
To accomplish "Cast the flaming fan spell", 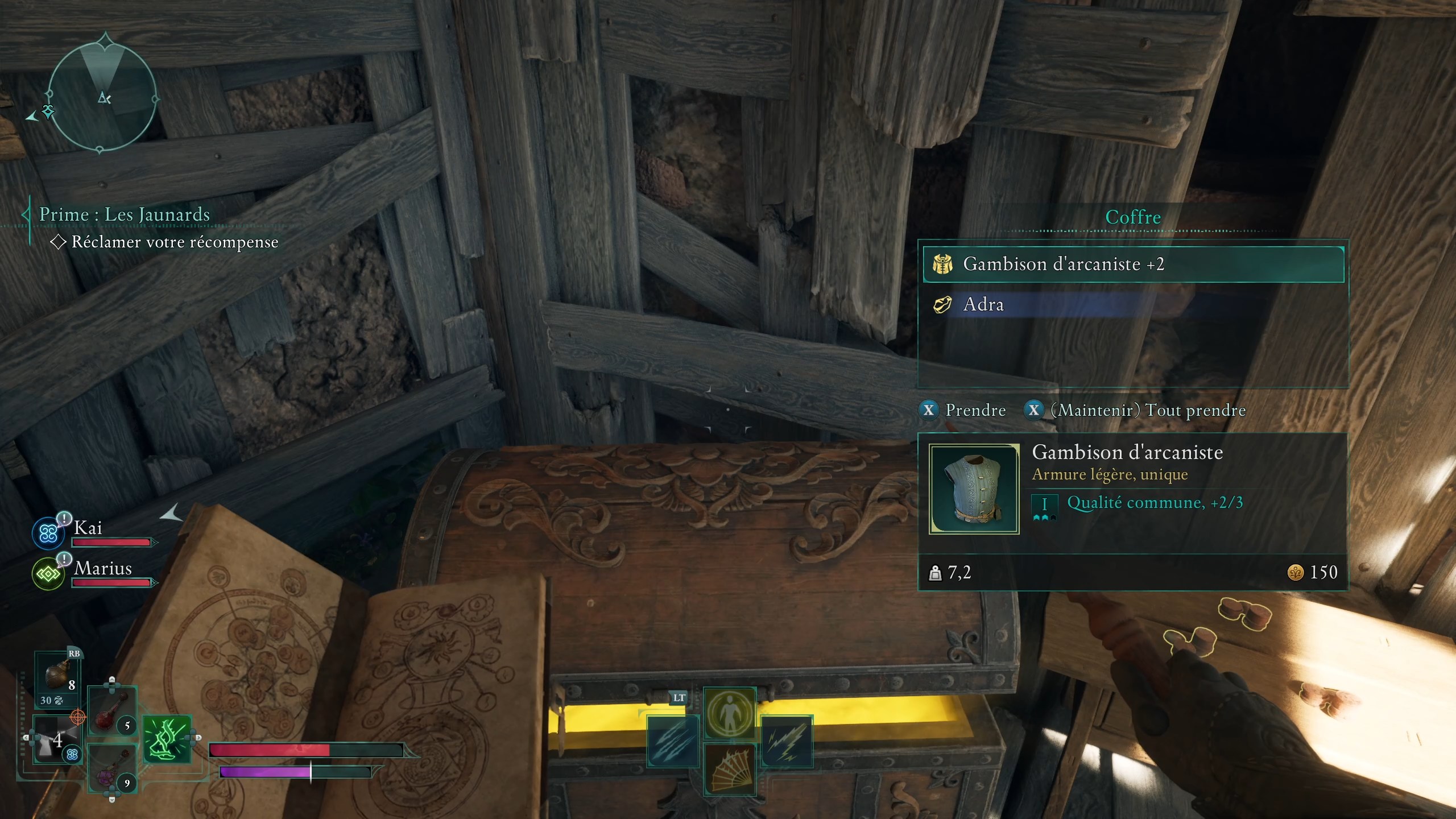I will pos(730,769).
